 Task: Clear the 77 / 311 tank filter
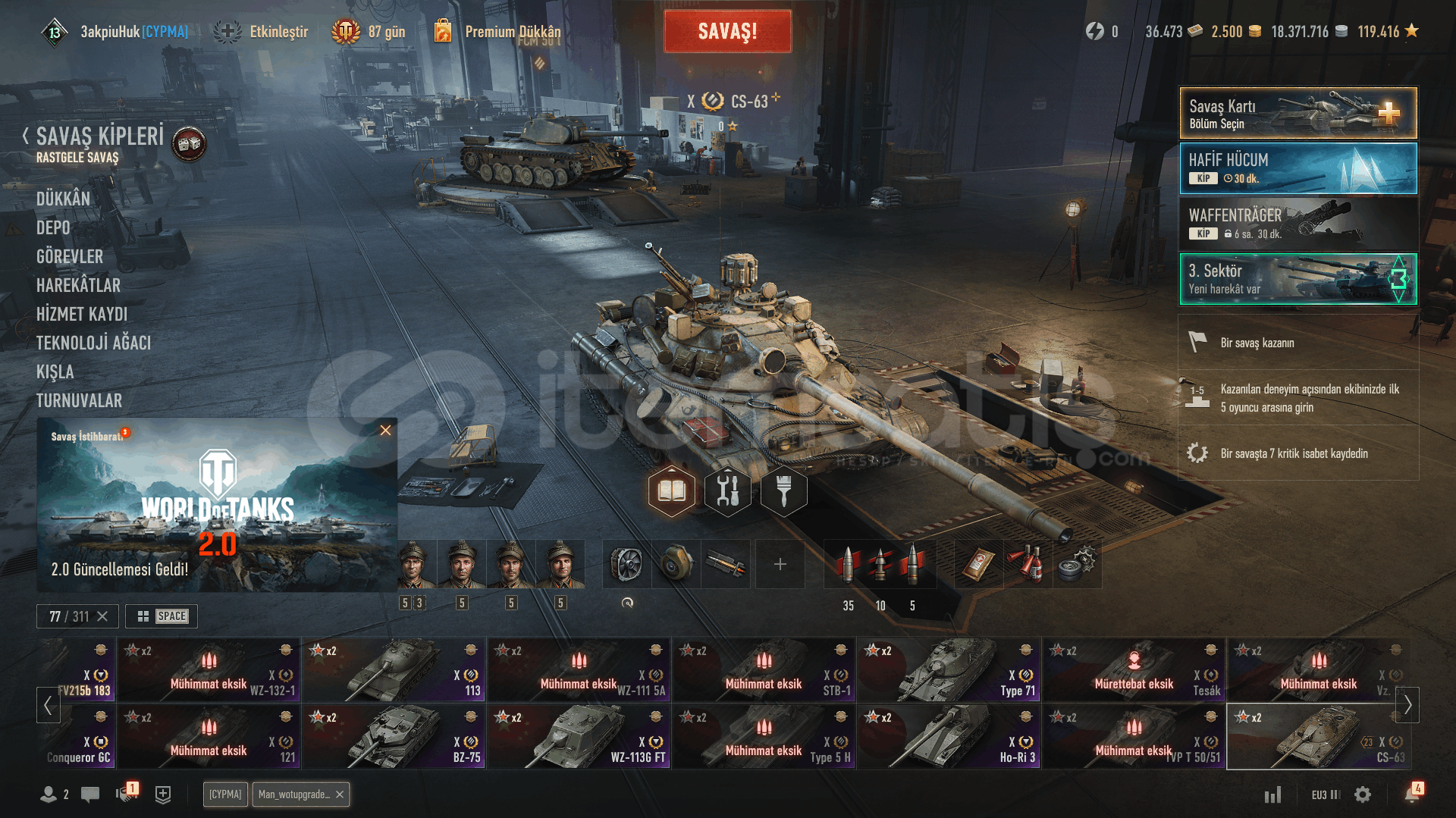pyautogui.click(x=102, y=616)
